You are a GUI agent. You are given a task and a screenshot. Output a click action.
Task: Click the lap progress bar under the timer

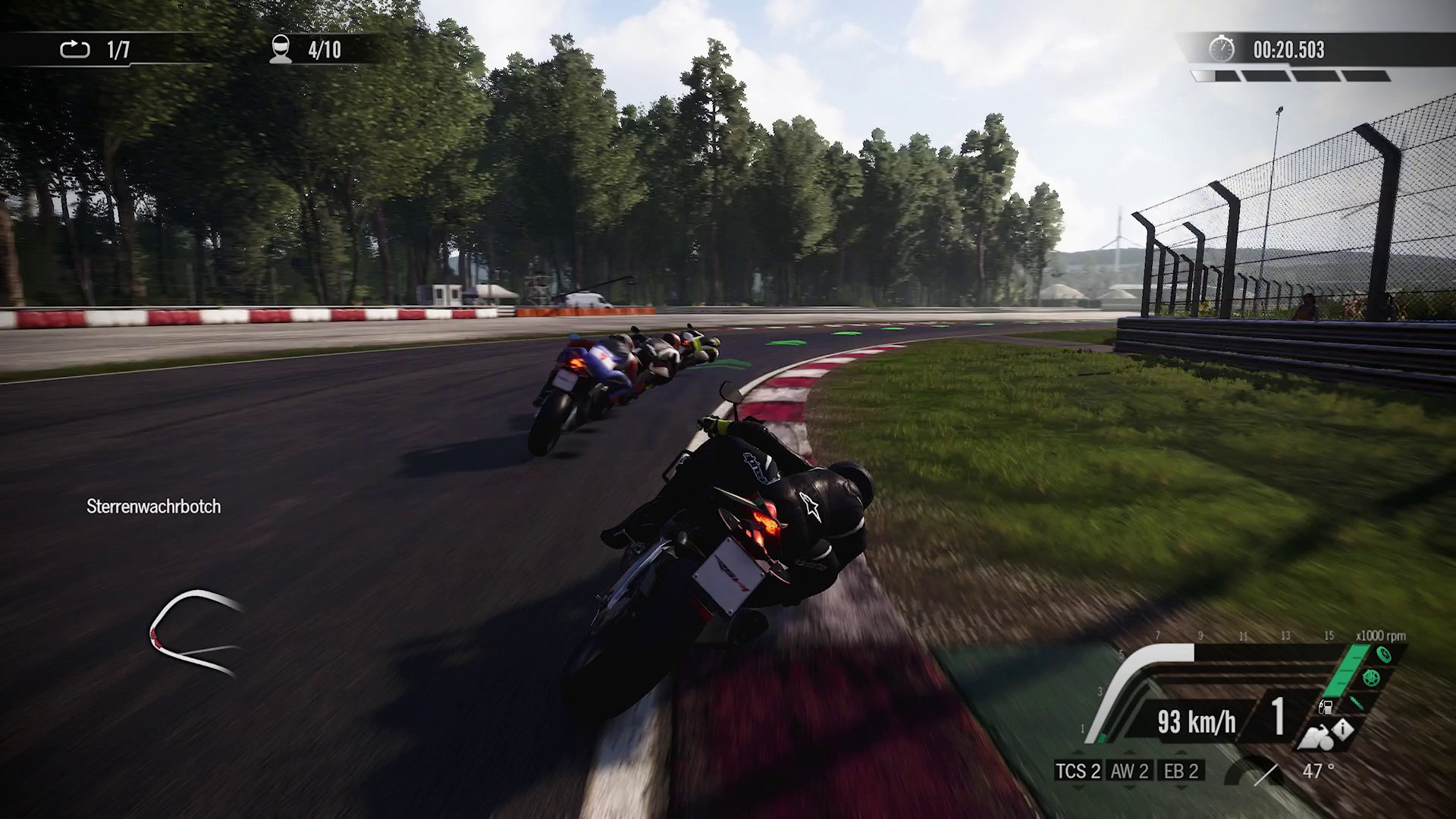[1297, 74]
